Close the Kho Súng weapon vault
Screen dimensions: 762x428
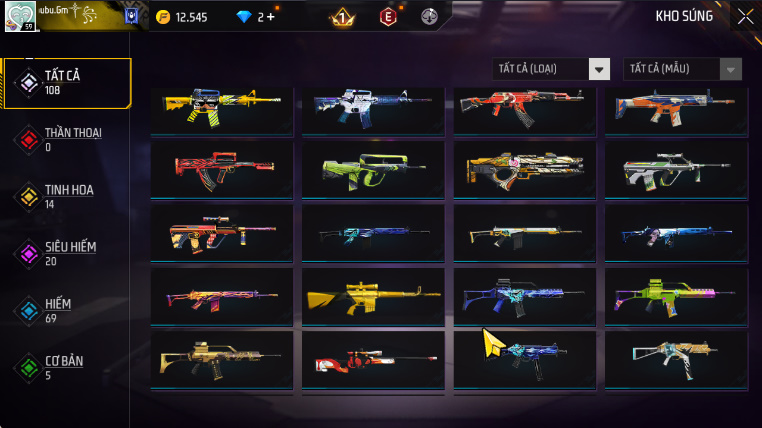click(745, 16)
